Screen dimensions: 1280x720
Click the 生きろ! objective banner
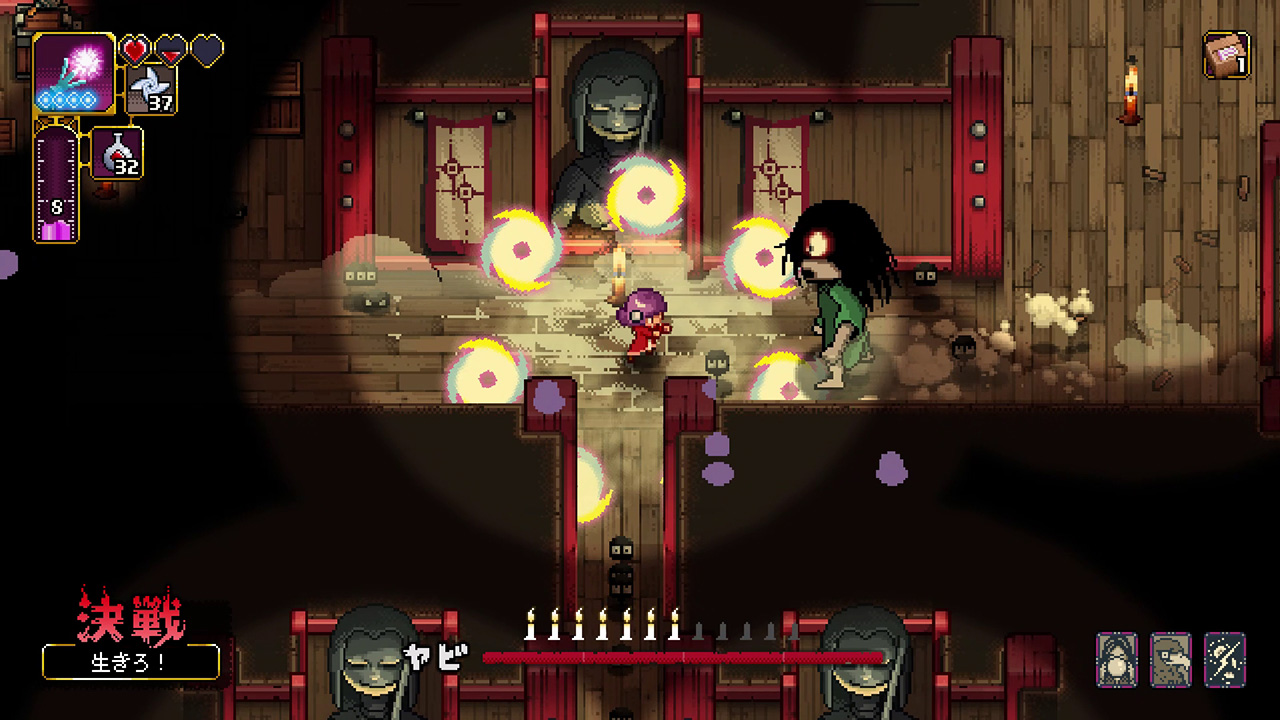pyautogui.click(x=130, y=662)
